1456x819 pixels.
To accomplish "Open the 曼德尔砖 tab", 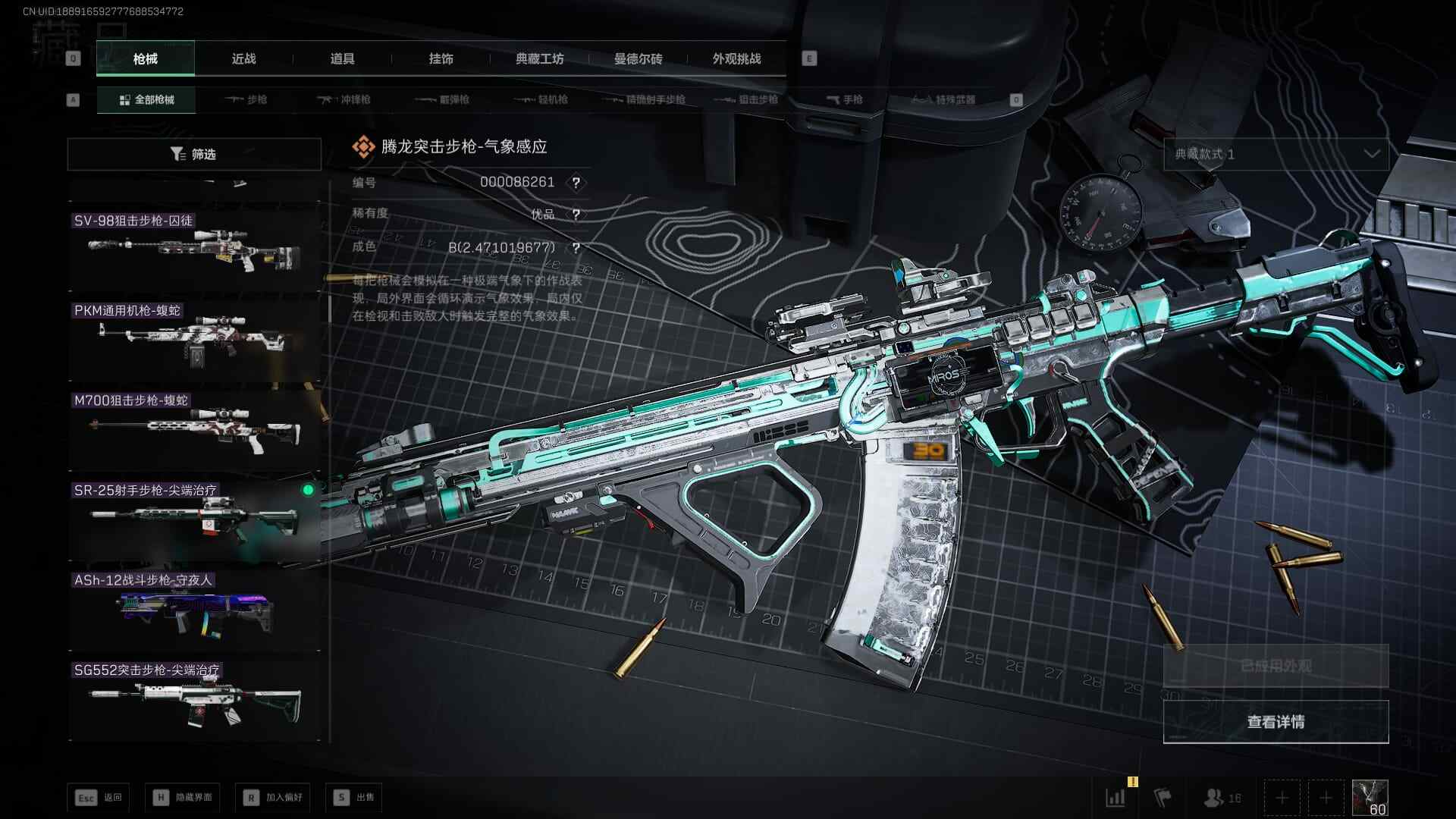I will tap(638, 59).
